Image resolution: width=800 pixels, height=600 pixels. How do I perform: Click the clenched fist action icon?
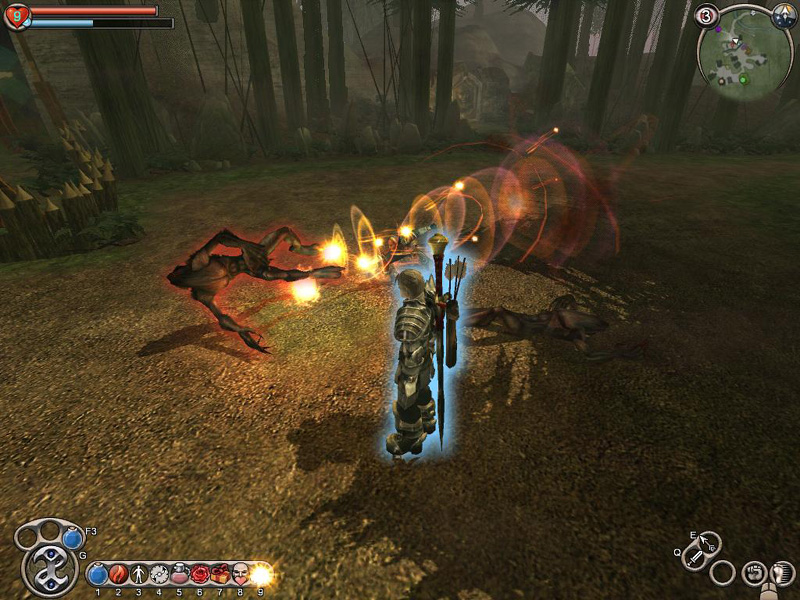coord(753,573)
